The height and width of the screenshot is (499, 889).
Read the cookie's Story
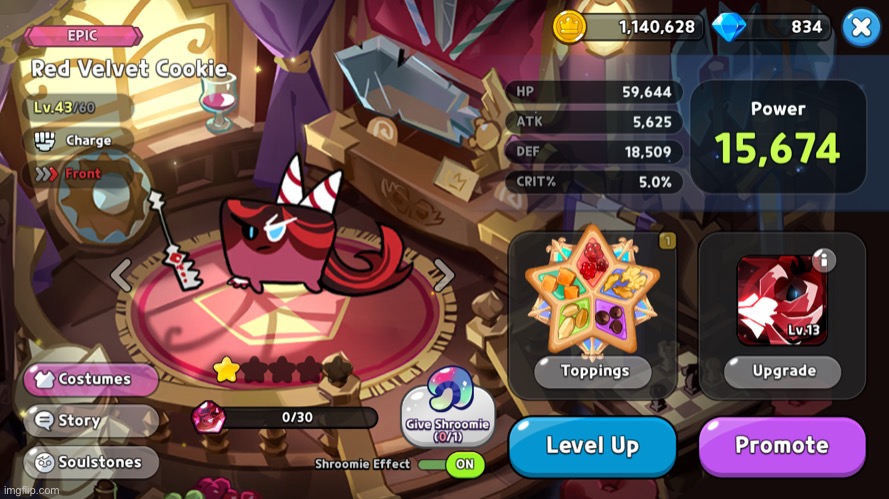(92, 421)
